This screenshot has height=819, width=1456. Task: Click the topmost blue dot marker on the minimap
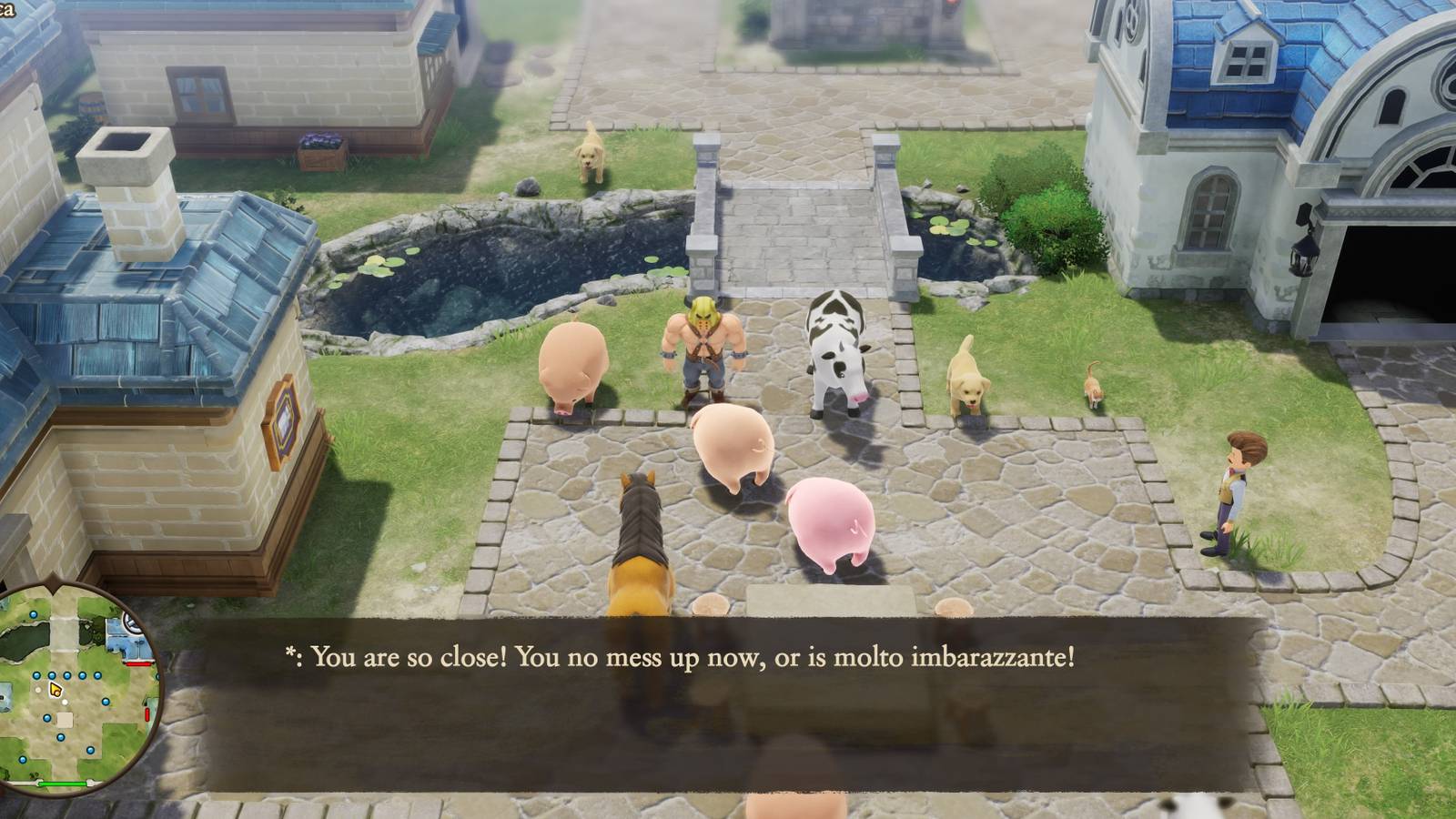(x=33, y=615)
